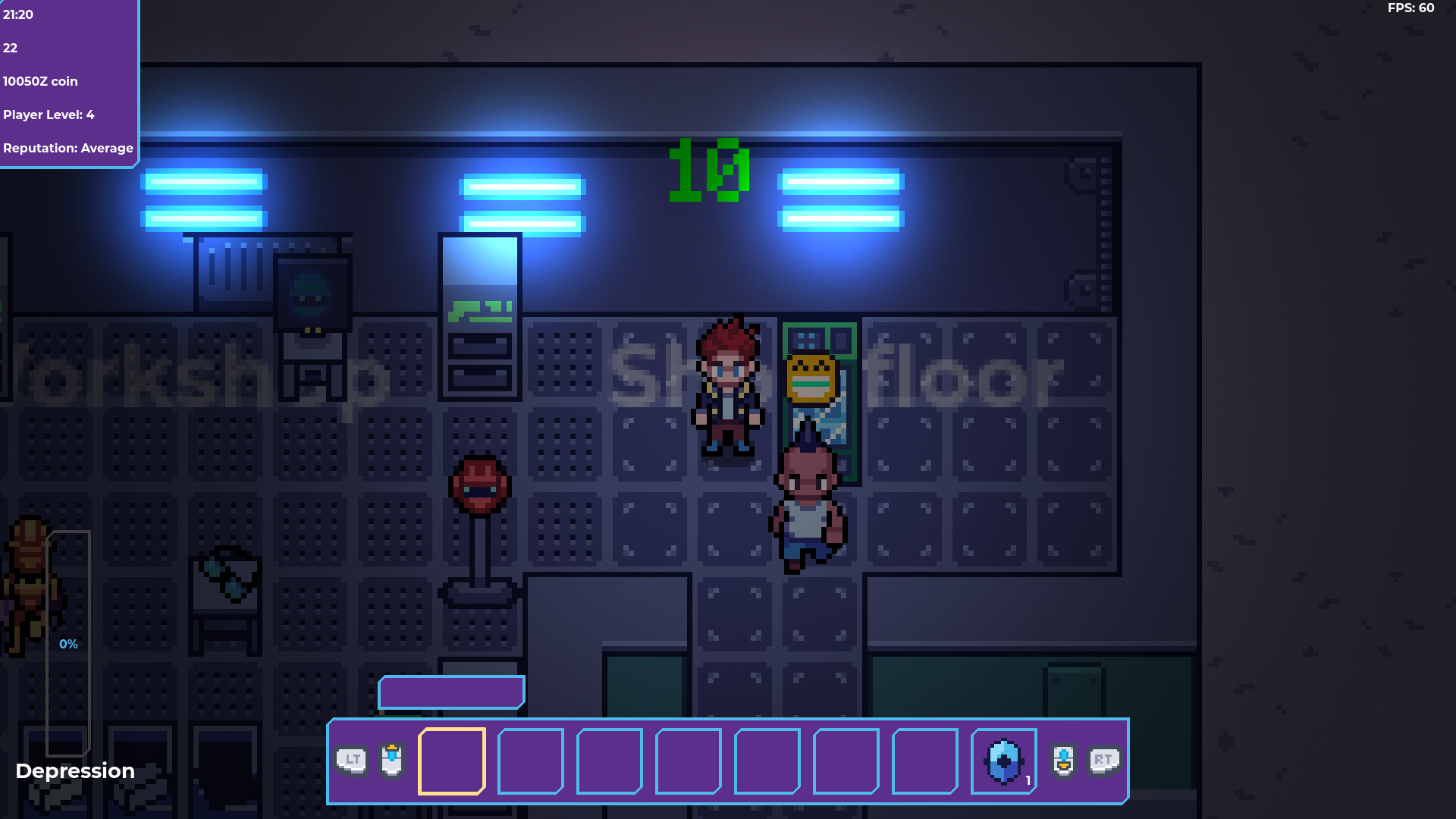Click the Depression status label
The height and width of the screenshot is (819, 1456).
(x=75, y=770)
